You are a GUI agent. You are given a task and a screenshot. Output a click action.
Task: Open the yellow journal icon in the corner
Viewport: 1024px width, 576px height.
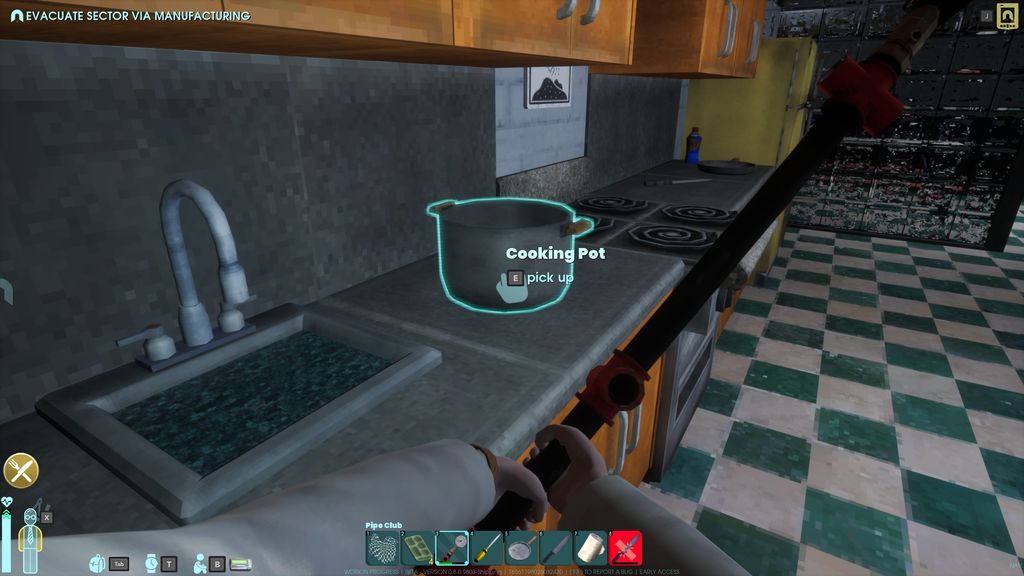click(x=1005, y=17)
